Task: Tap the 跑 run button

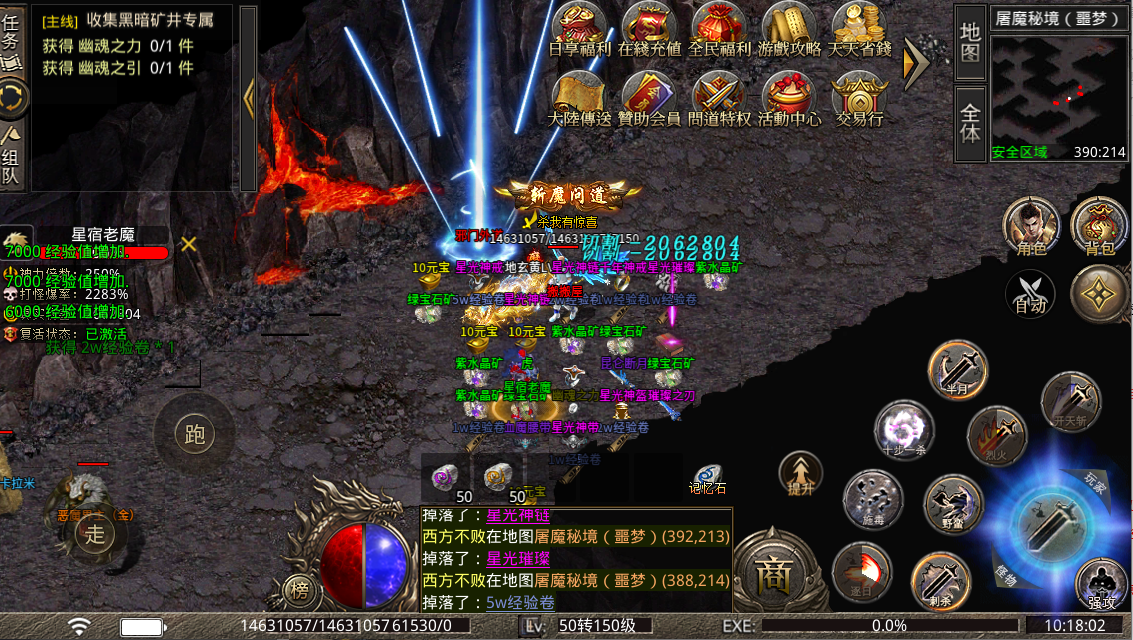Action: [x=195, y=433]
